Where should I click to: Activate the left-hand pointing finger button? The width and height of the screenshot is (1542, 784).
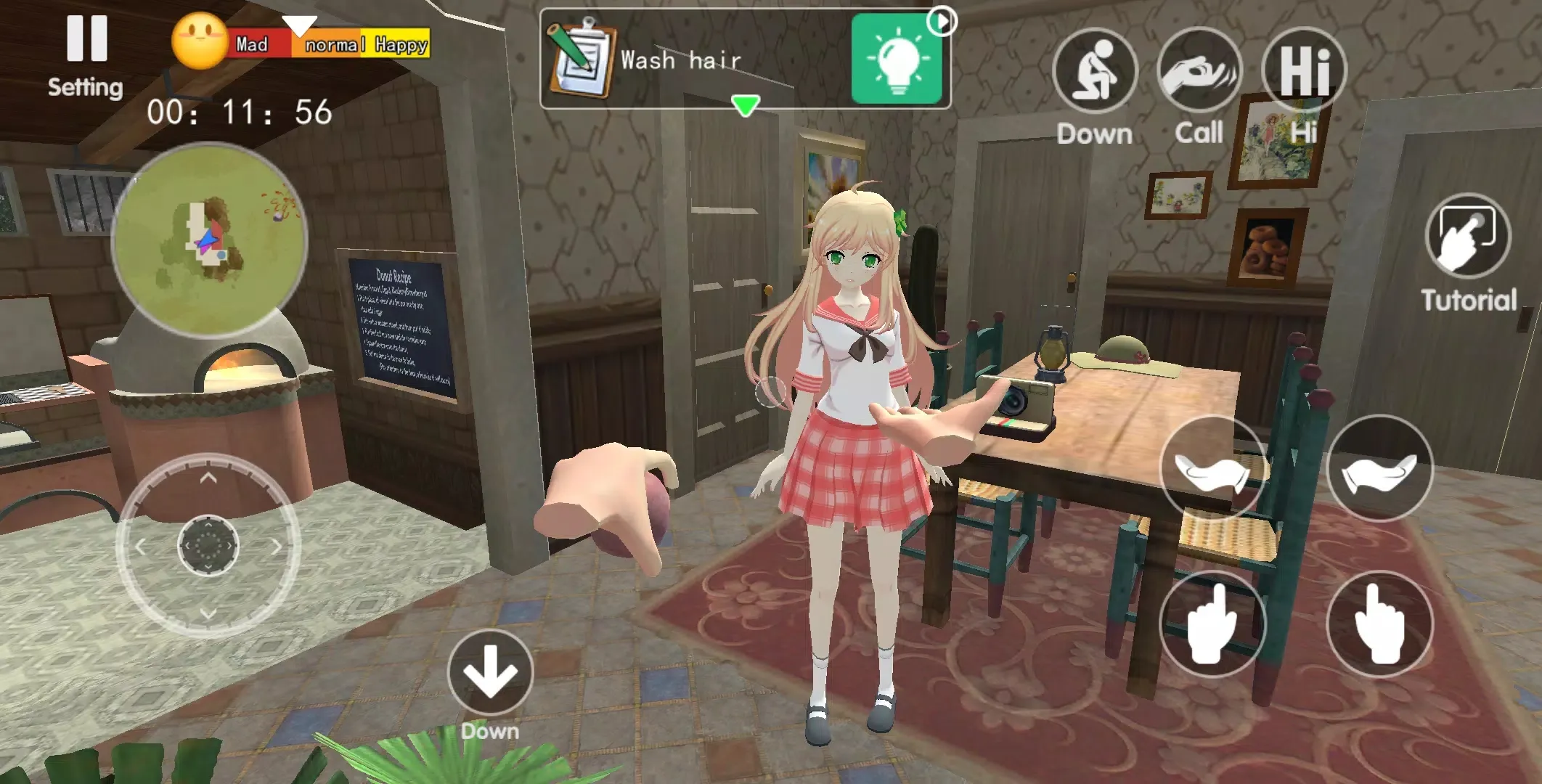tap(1212, 624)
